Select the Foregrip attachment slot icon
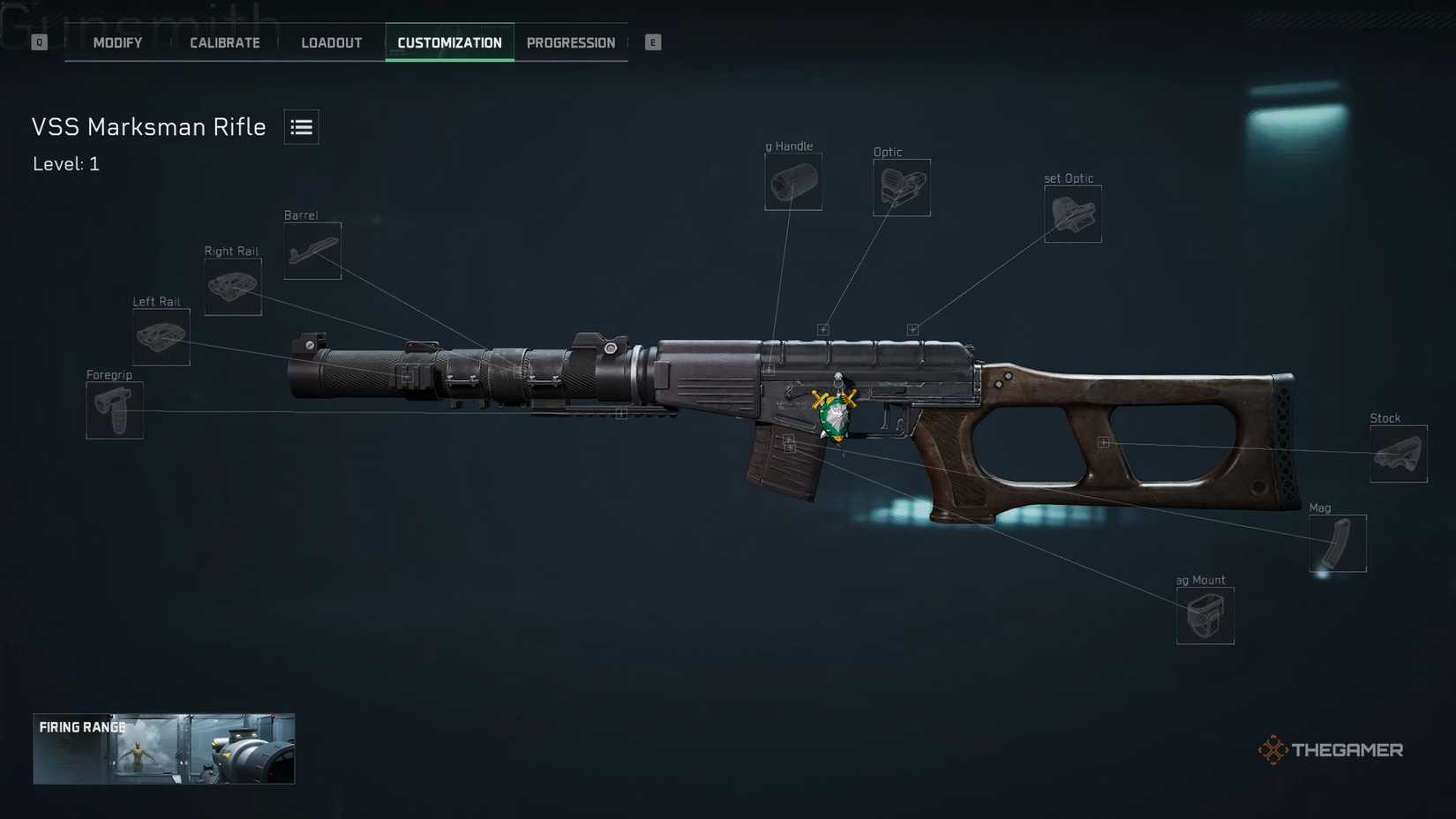Image resolution: width=1456 pixels, height=819 pixels. [x=114, y=410]
